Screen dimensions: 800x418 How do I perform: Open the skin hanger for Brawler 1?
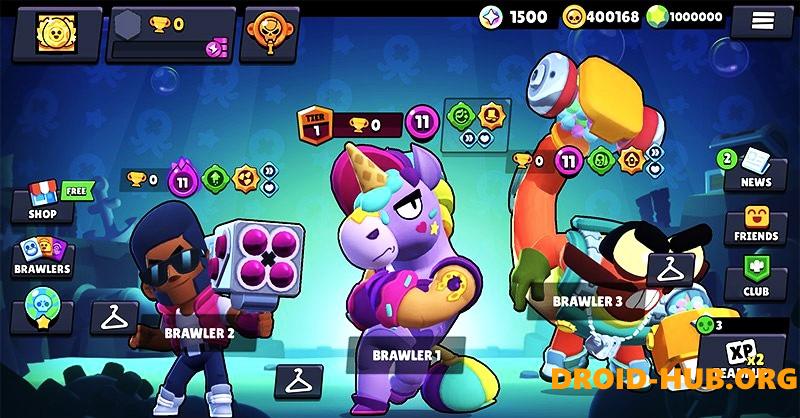[298, 379]
